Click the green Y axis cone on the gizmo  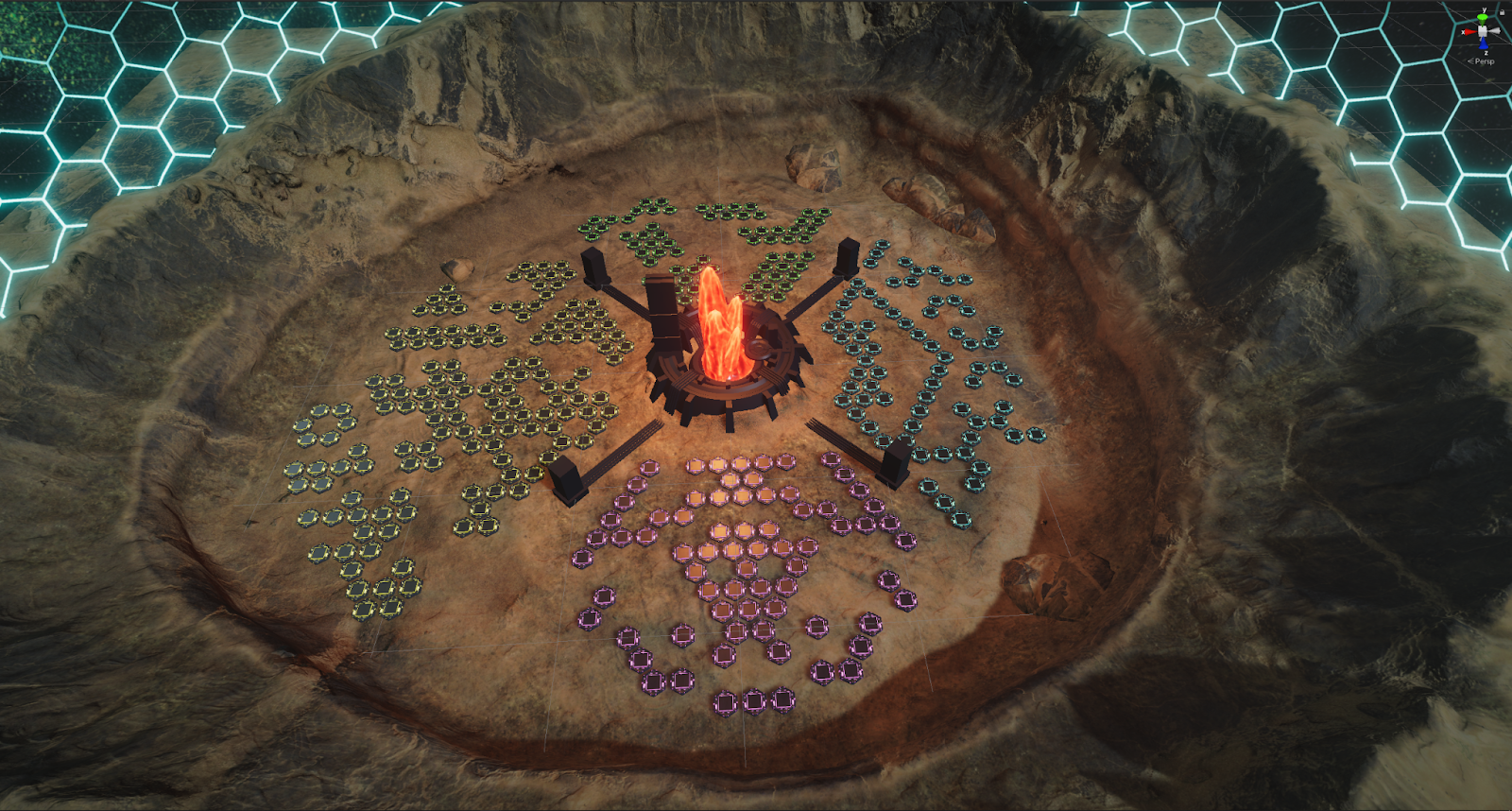(x=1484, y=17)
